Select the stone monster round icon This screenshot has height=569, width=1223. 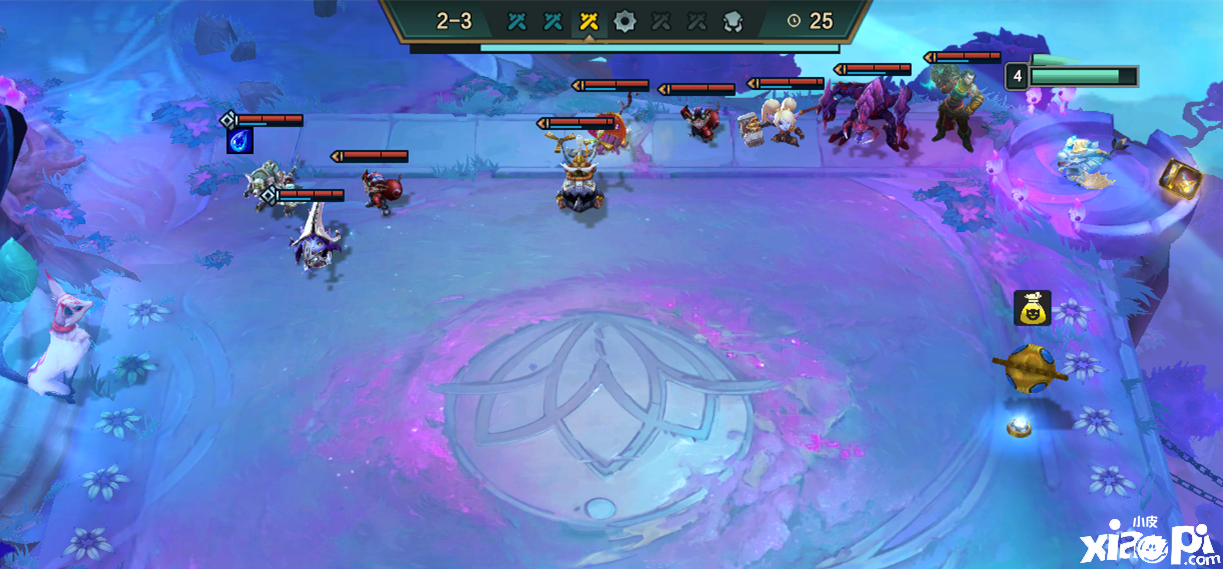coord(733,21)
